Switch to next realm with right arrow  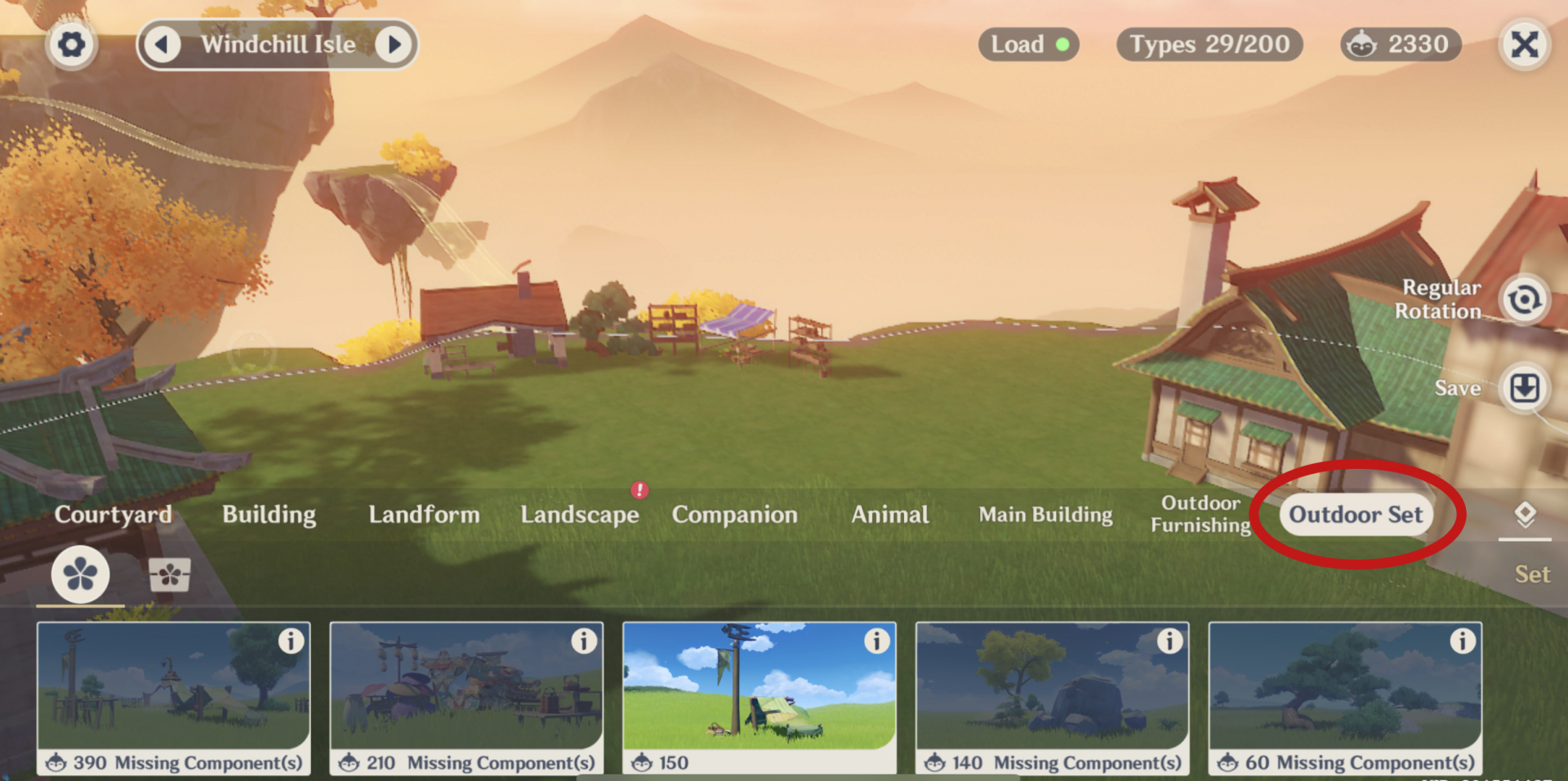point(394,44)
